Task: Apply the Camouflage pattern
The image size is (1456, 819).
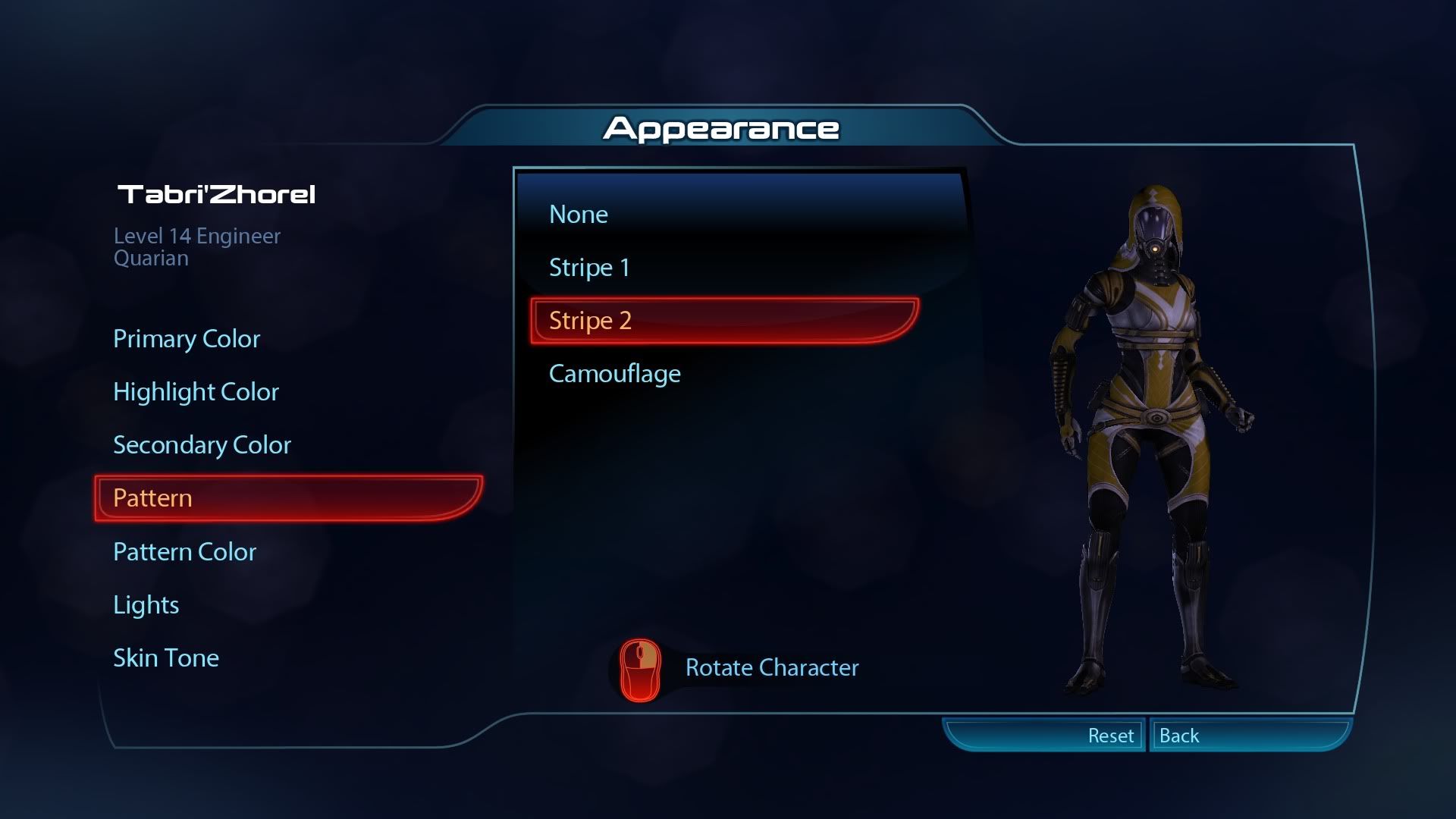Action: pyautogui.click(x=614, y=374)
